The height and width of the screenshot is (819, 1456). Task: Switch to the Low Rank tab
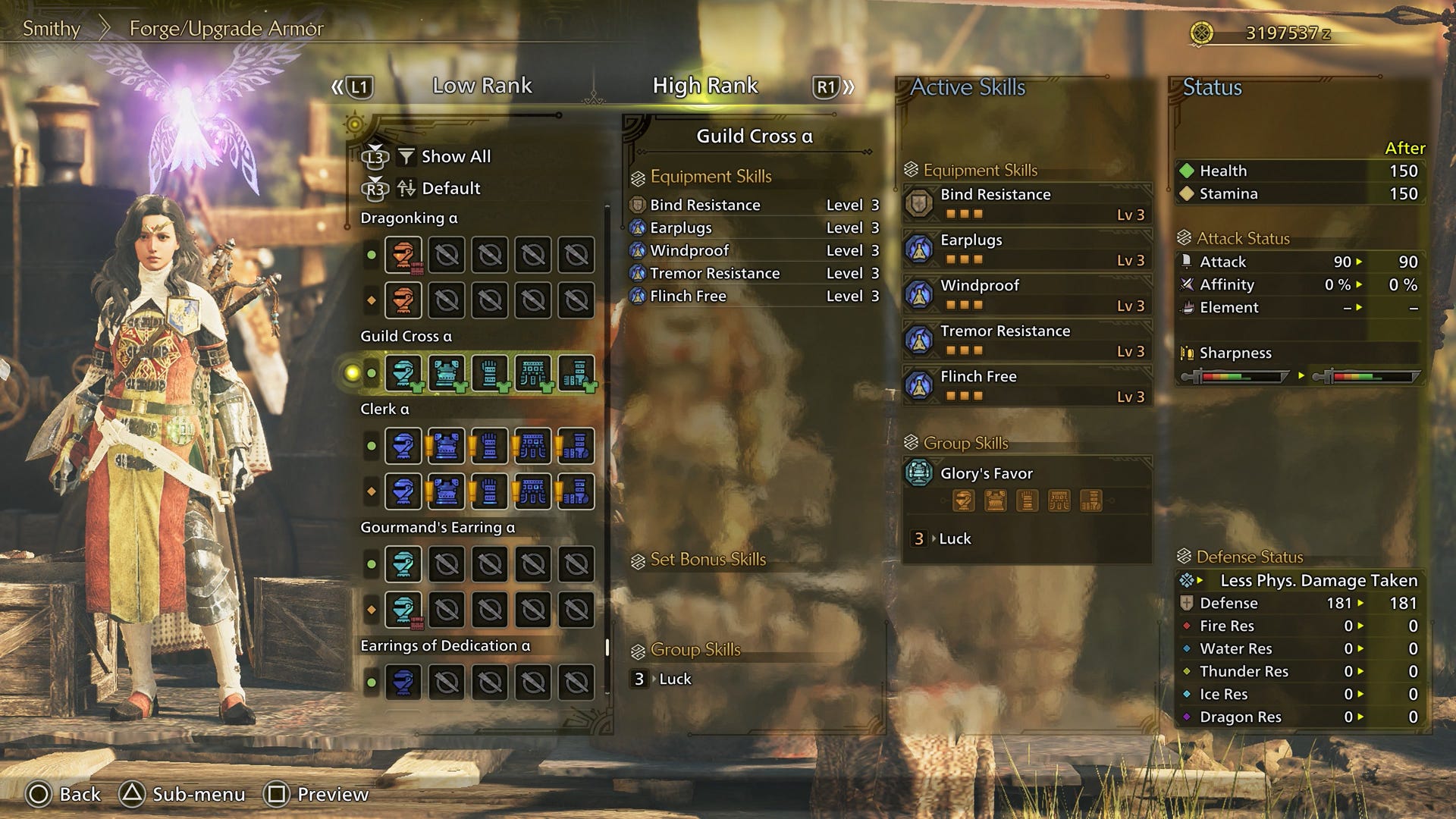[x=482, y=86]
